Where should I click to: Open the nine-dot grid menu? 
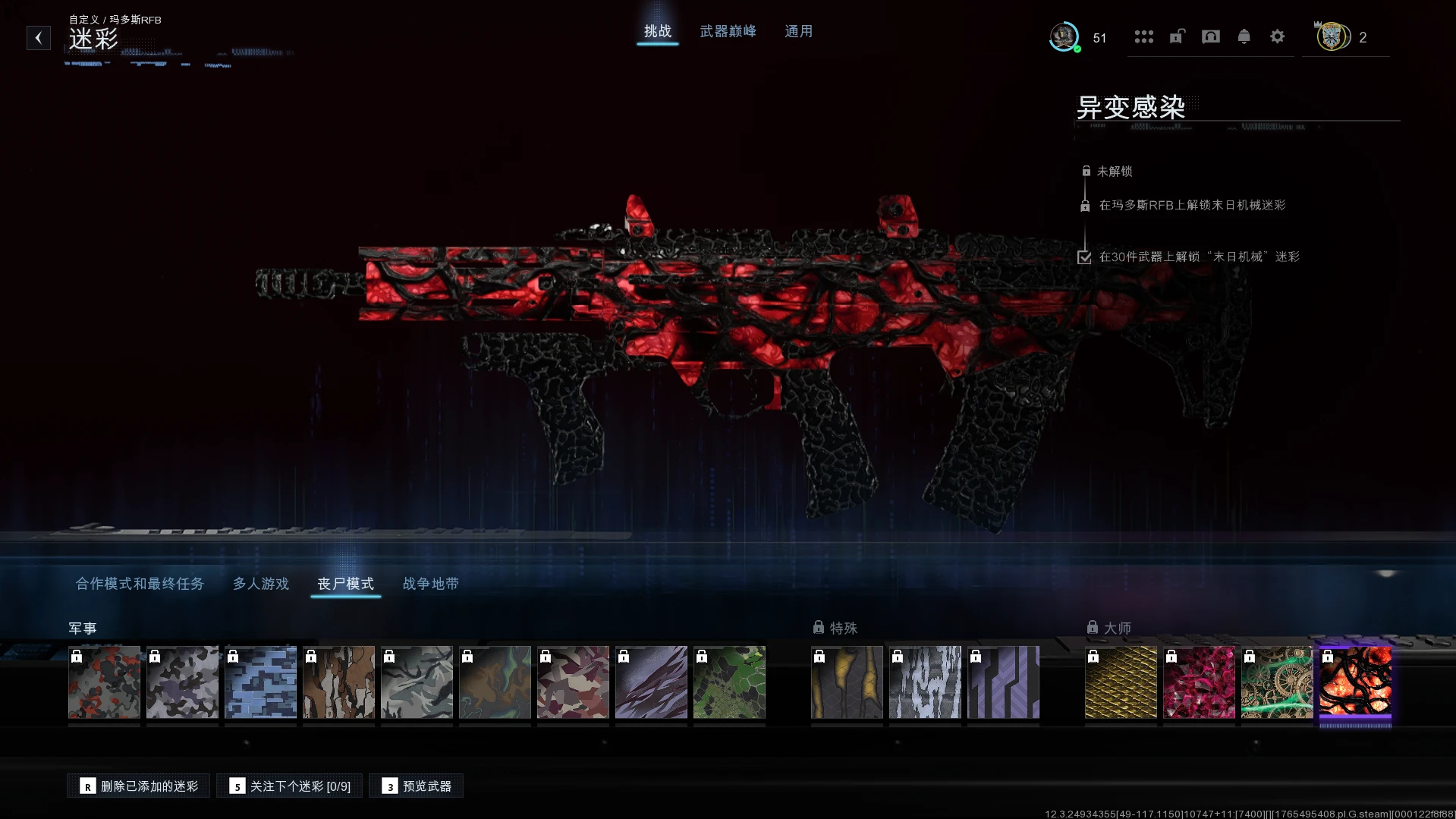[x=1143, y=36]
